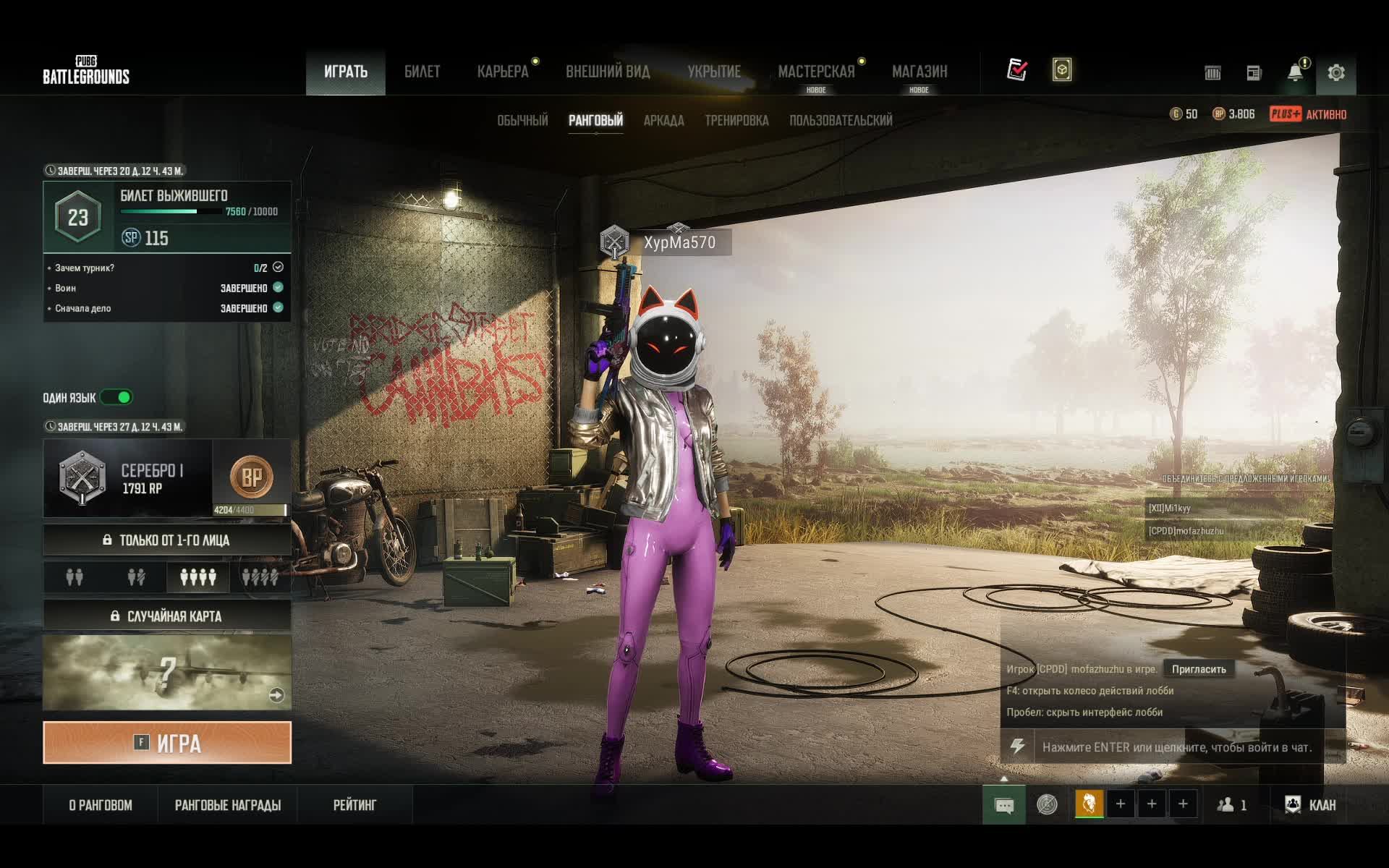Viewport: 1389px width, 868px height.
Task: Select suggested player Mi1kyy
Action: (1170, 508)
